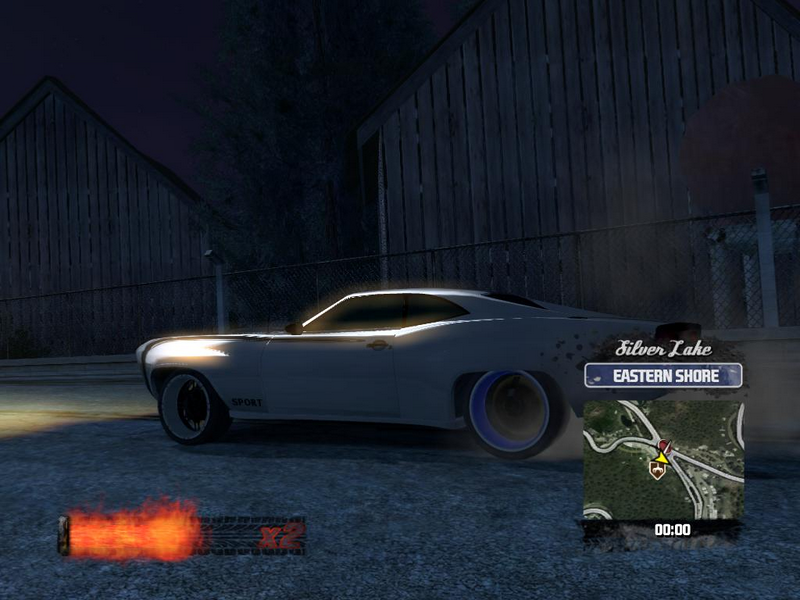800x600 pixels.
Task: Open the minimap of Silver Lake
Action: [663, 458]
